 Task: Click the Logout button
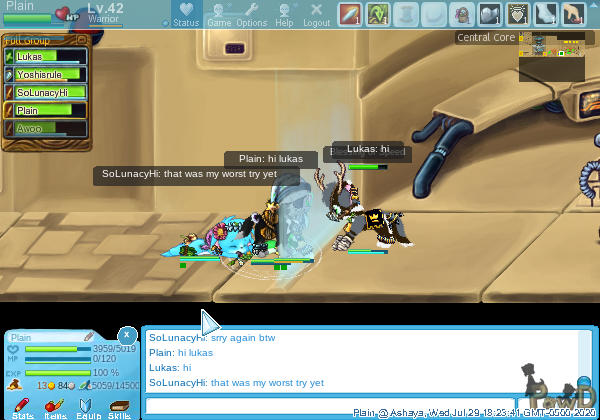pos(316,14)
